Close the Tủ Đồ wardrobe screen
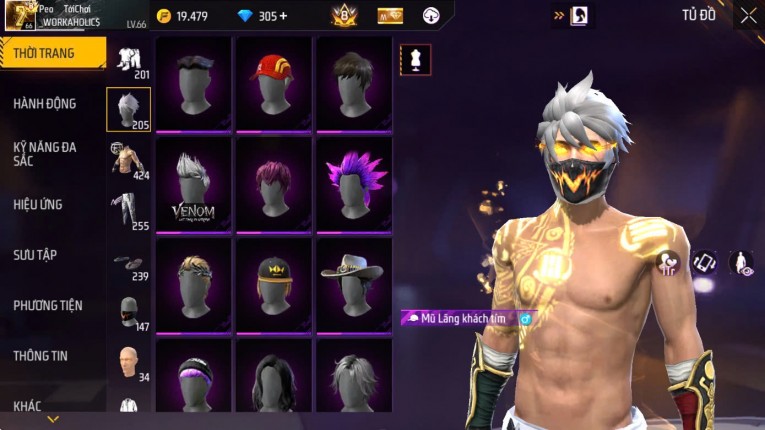The image size is (765, 430). (x=748, y=16)
